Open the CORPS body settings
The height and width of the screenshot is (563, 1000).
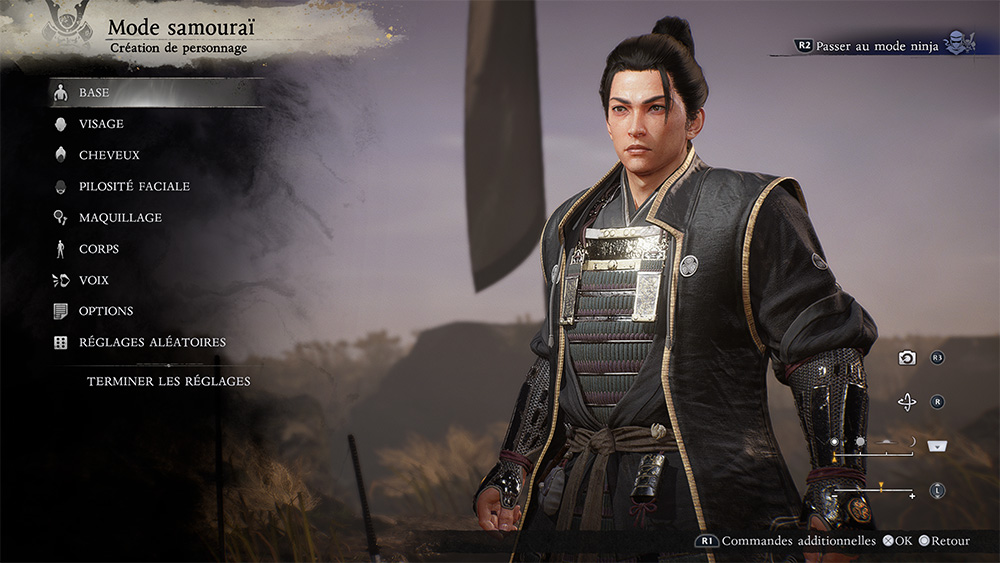(99, 249)
